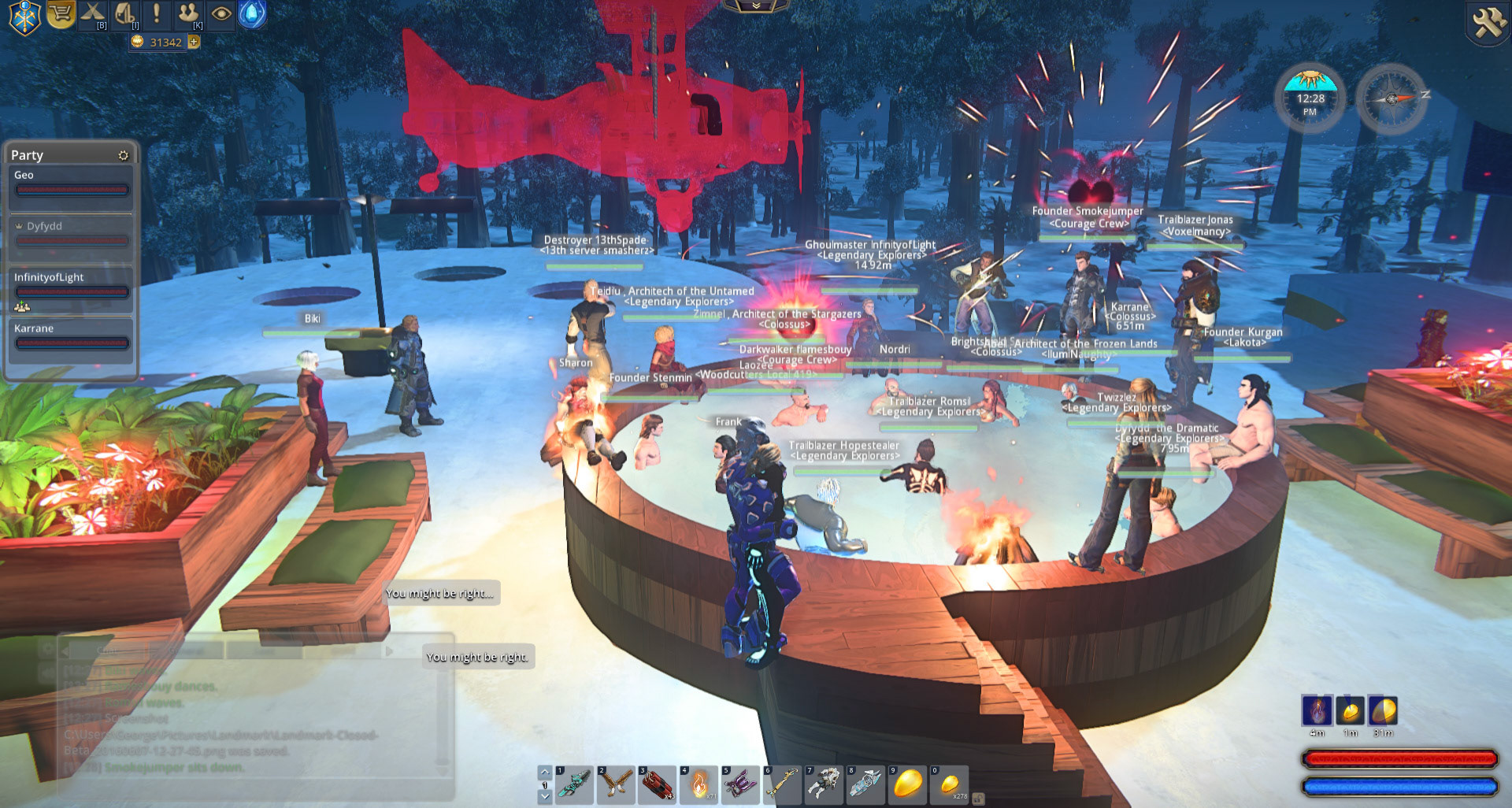
Task: Click the compass in the top corner
Action: point(1392,99)
